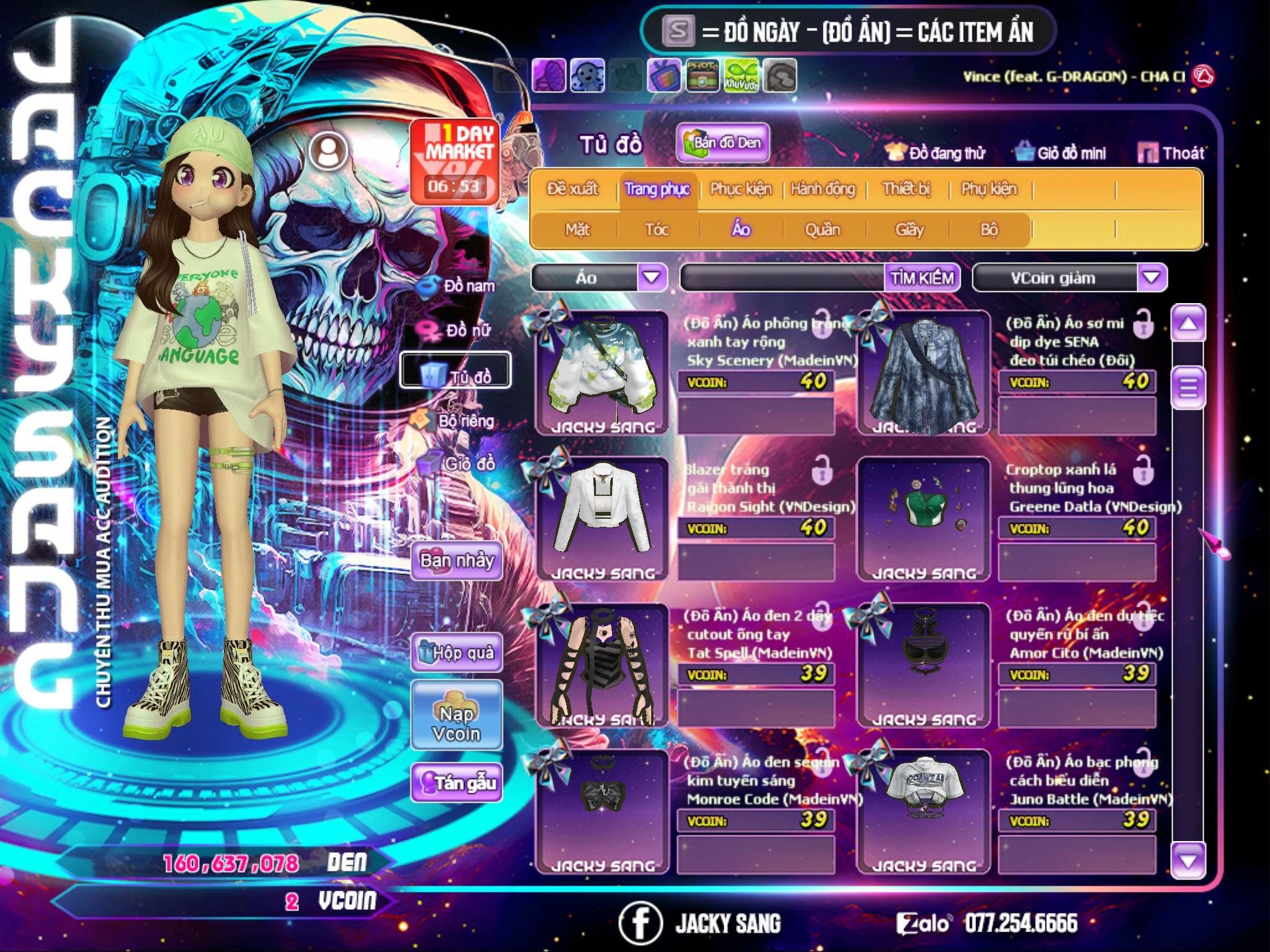Exit via the Thoát button

1171,153
